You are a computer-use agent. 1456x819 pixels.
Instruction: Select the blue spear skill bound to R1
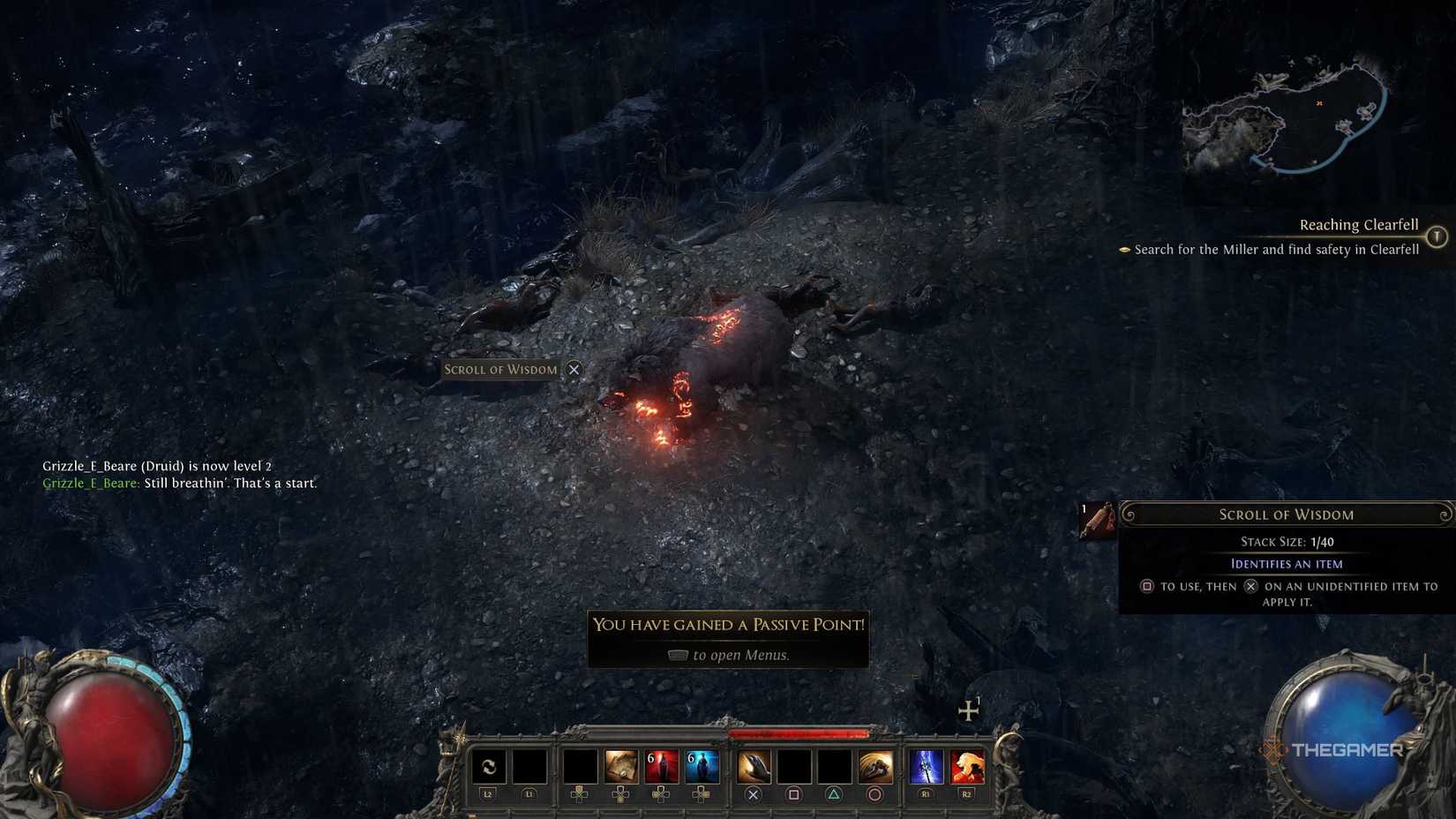pos(926,764)
